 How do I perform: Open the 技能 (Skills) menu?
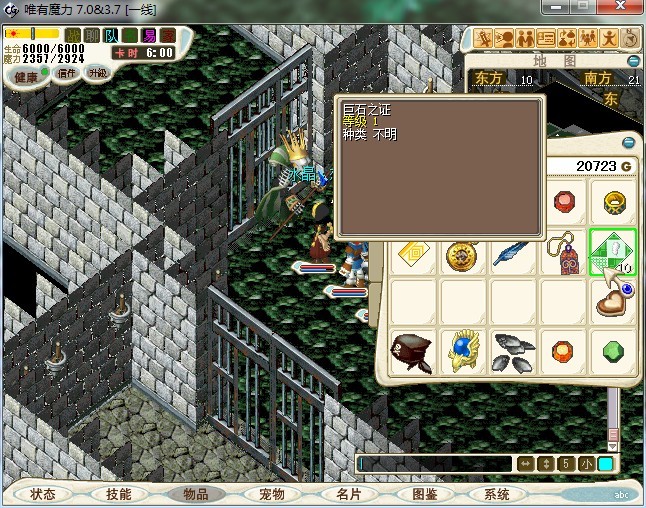click(x=118, y=494)
